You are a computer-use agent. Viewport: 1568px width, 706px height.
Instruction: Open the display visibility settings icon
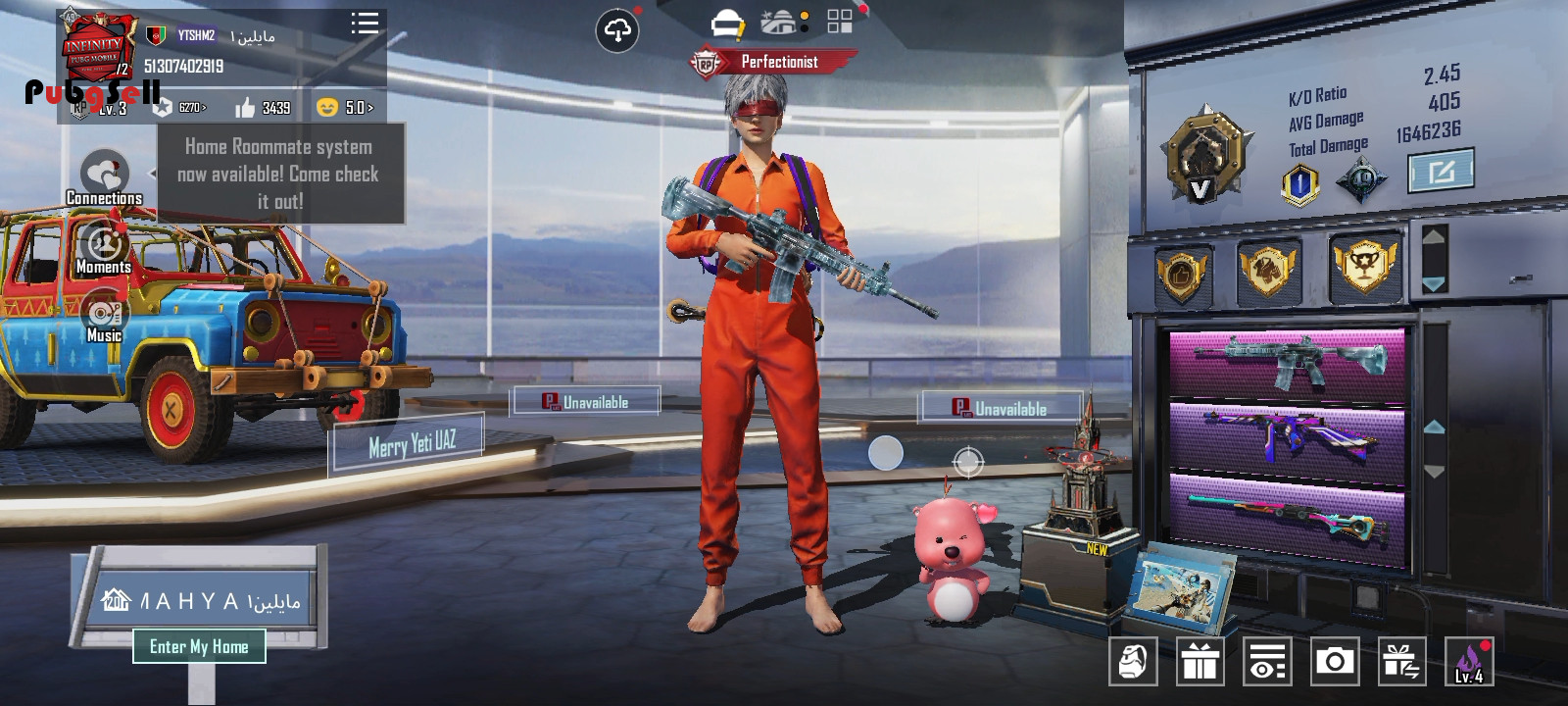(1266, 662)
